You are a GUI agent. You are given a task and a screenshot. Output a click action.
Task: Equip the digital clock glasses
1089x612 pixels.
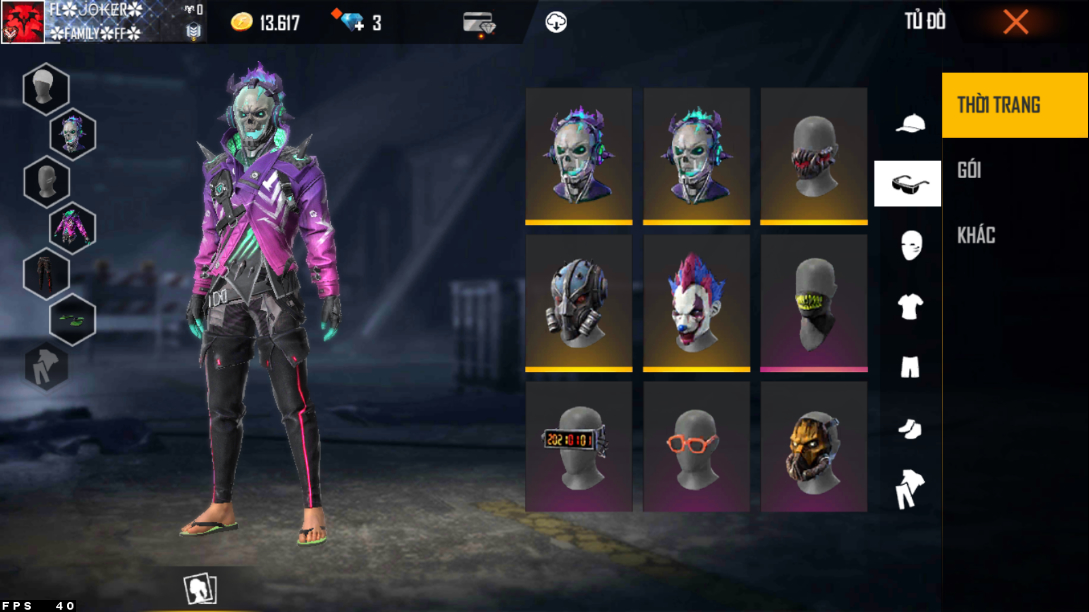(x=578, y=446)
